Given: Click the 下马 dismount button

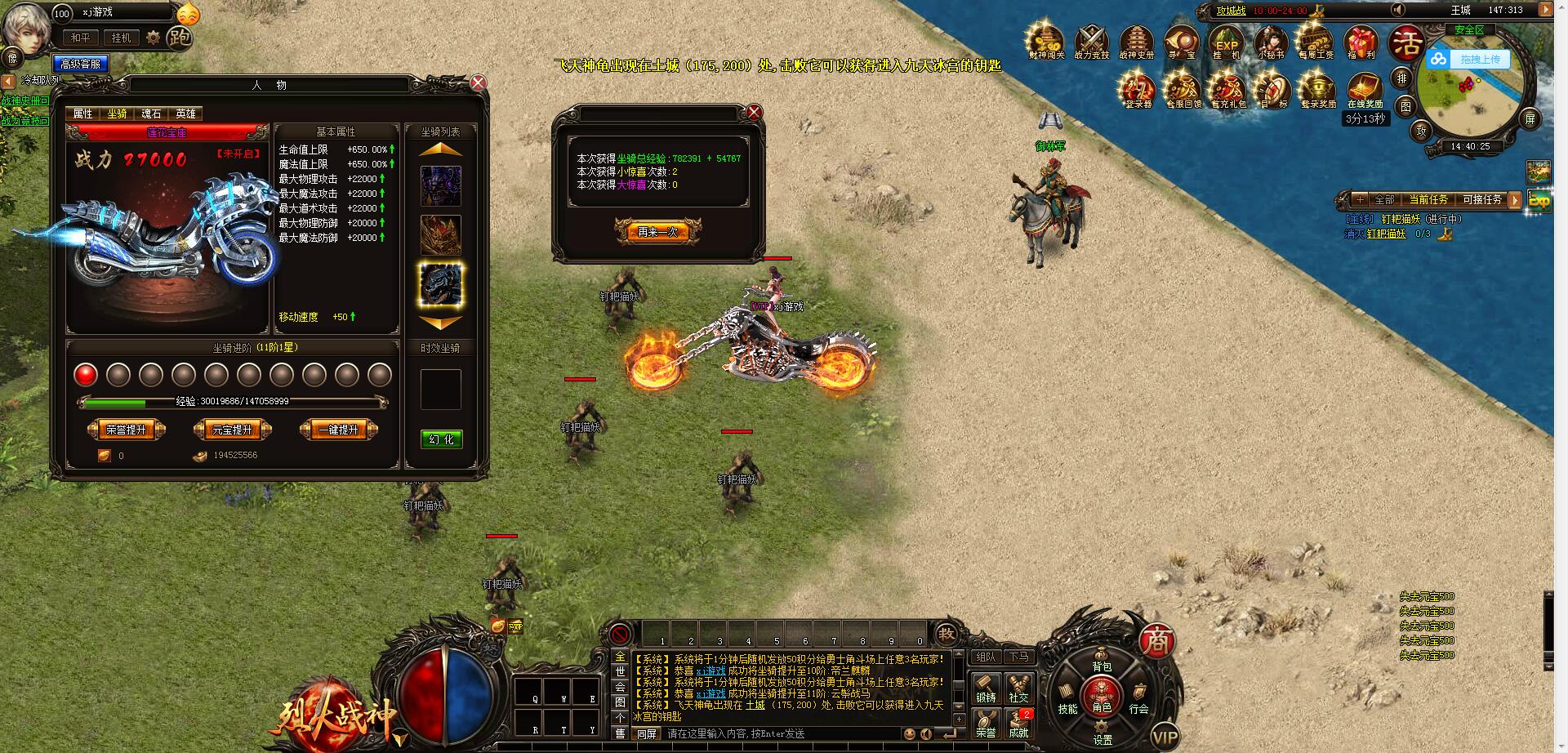Looking at the screenshot, I should (1018, 657).
